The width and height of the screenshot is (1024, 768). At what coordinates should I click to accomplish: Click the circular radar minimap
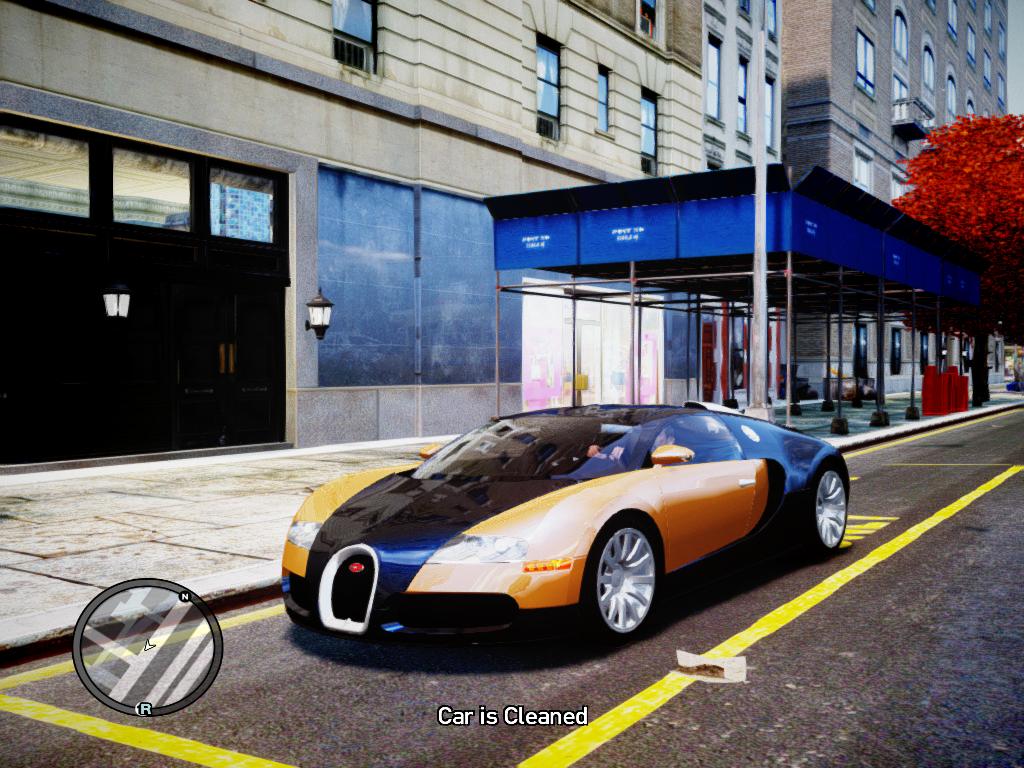(x=147, y=647)
